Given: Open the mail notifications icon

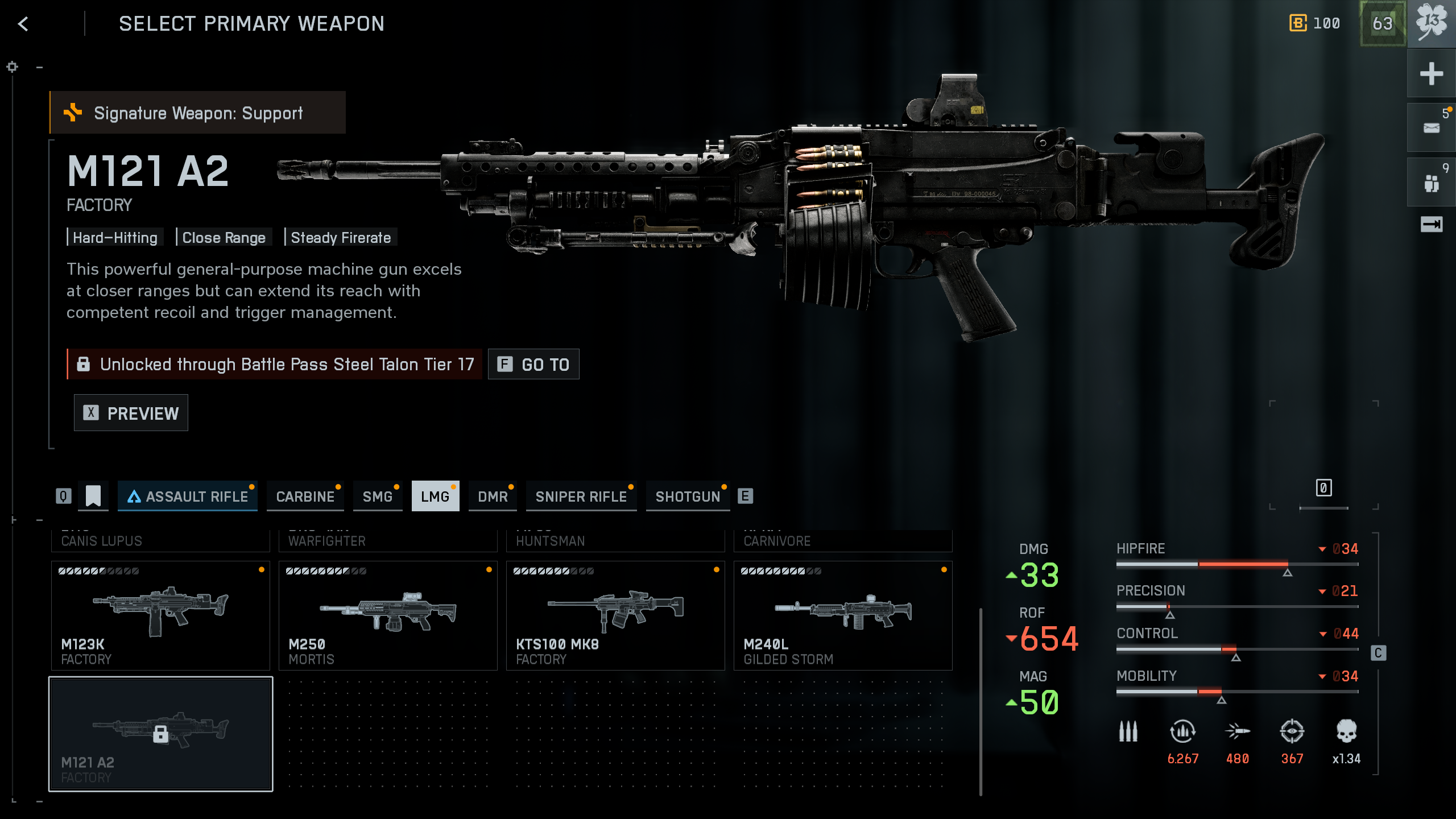Looking at the screenshot, I should [1431, 128].
